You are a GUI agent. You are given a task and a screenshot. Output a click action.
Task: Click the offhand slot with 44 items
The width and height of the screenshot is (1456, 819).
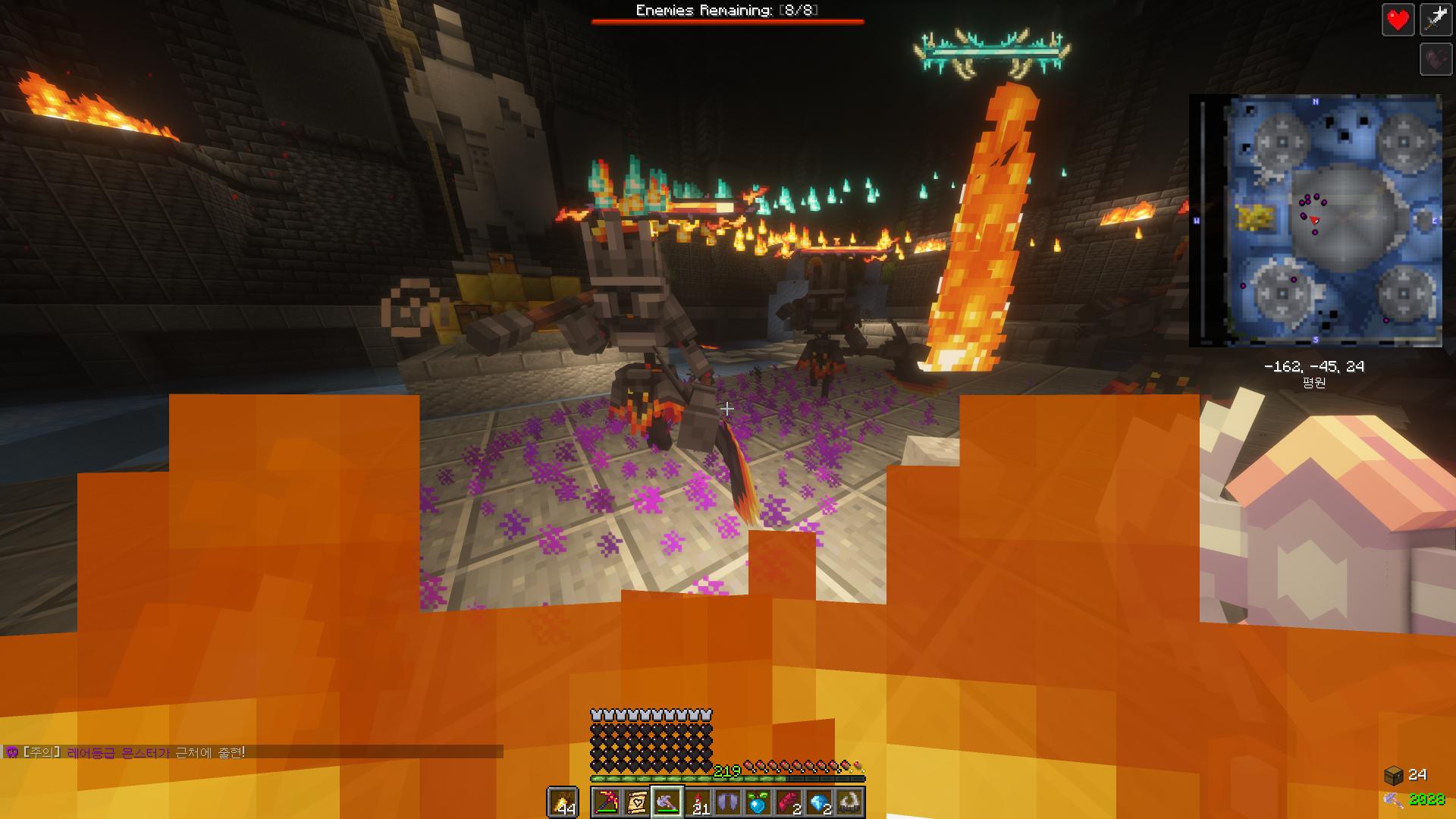563,802
